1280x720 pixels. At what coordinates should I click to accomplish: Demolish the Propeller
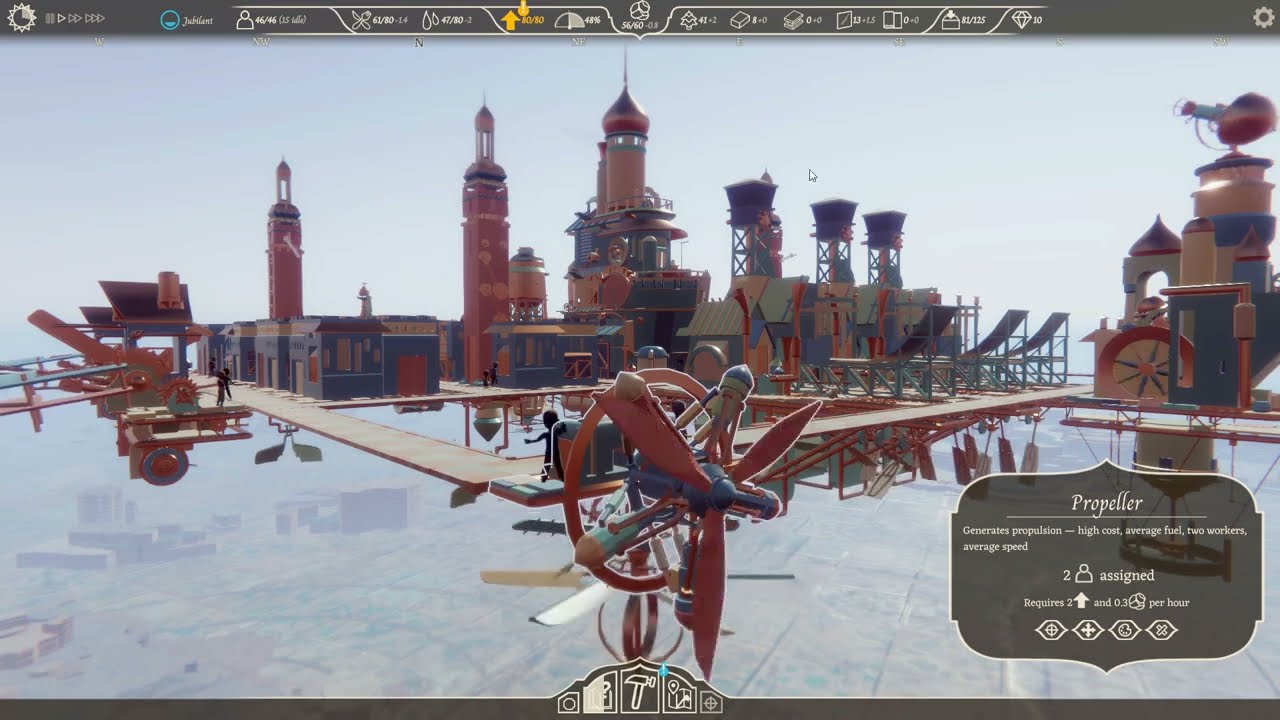[x=1162, y=630]
